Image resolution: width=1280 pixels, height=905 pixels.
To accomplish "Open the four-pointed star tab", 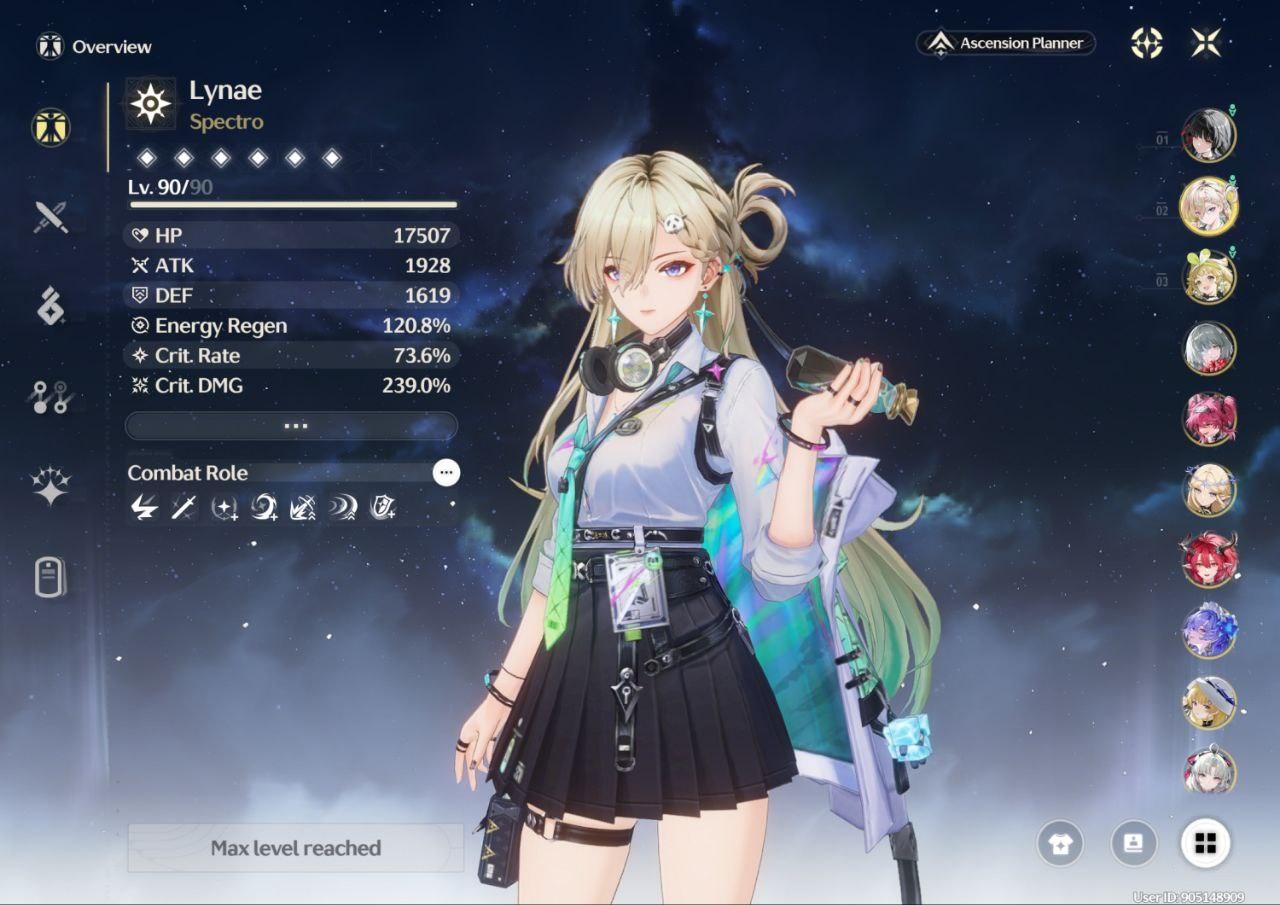I will [50, 487].
